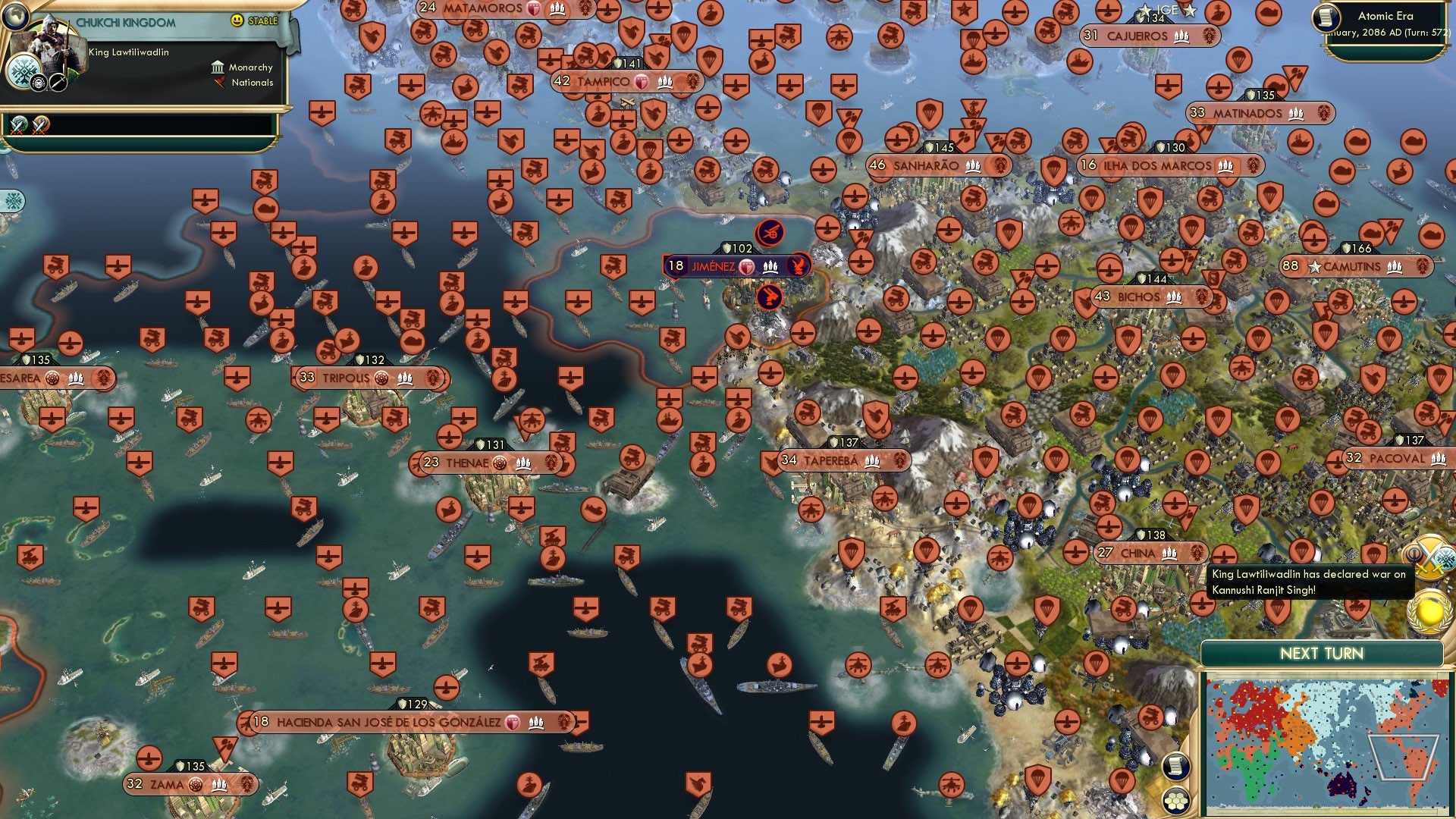1456x819 pixels.
Task: Click the globe icon above the leader portrait
Action: coord(16,17)
